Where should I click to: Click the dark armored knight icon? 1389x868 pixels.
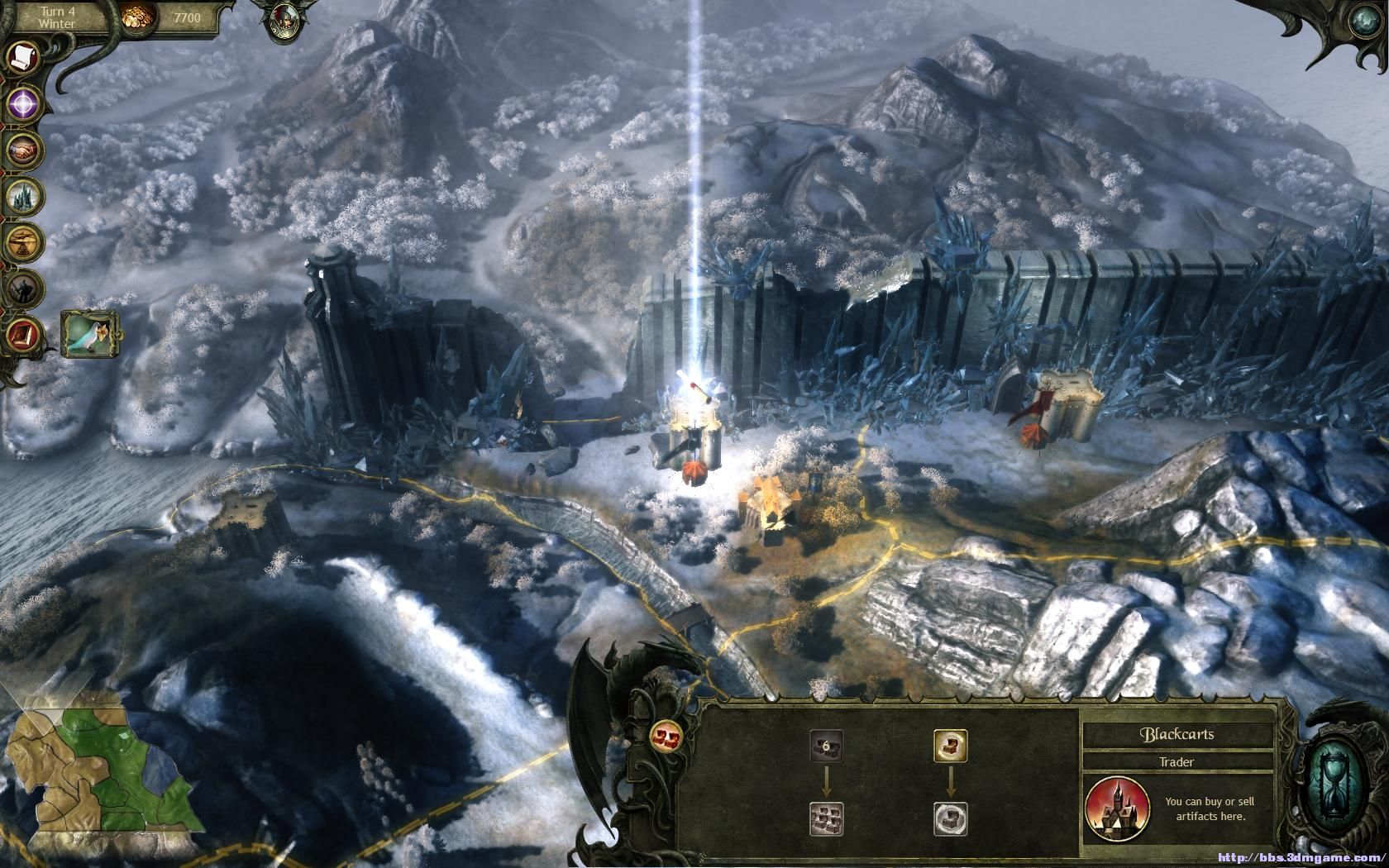[22, 289]
